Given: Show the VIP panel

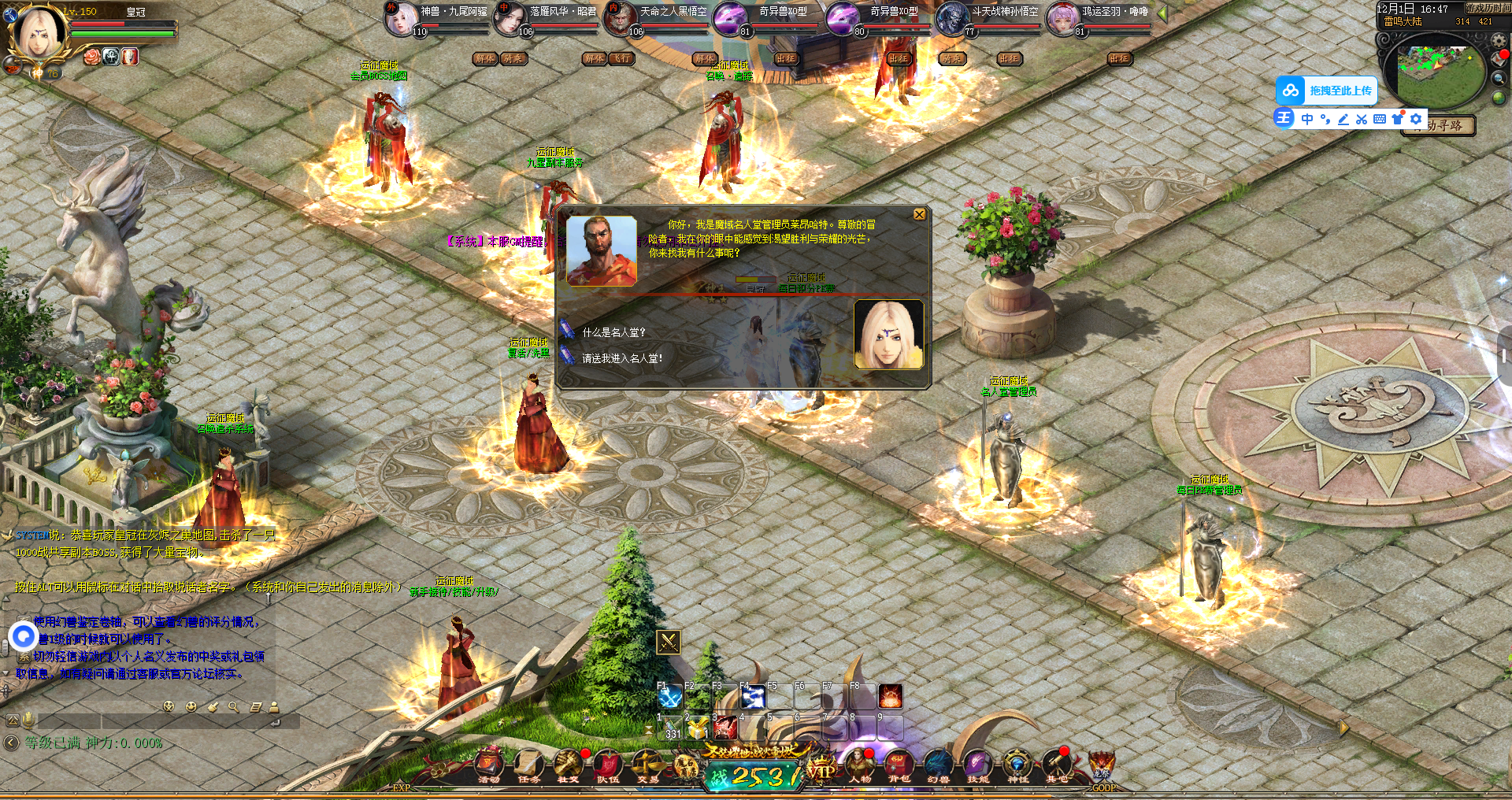Looking at the screenshot, I should 821,770.
